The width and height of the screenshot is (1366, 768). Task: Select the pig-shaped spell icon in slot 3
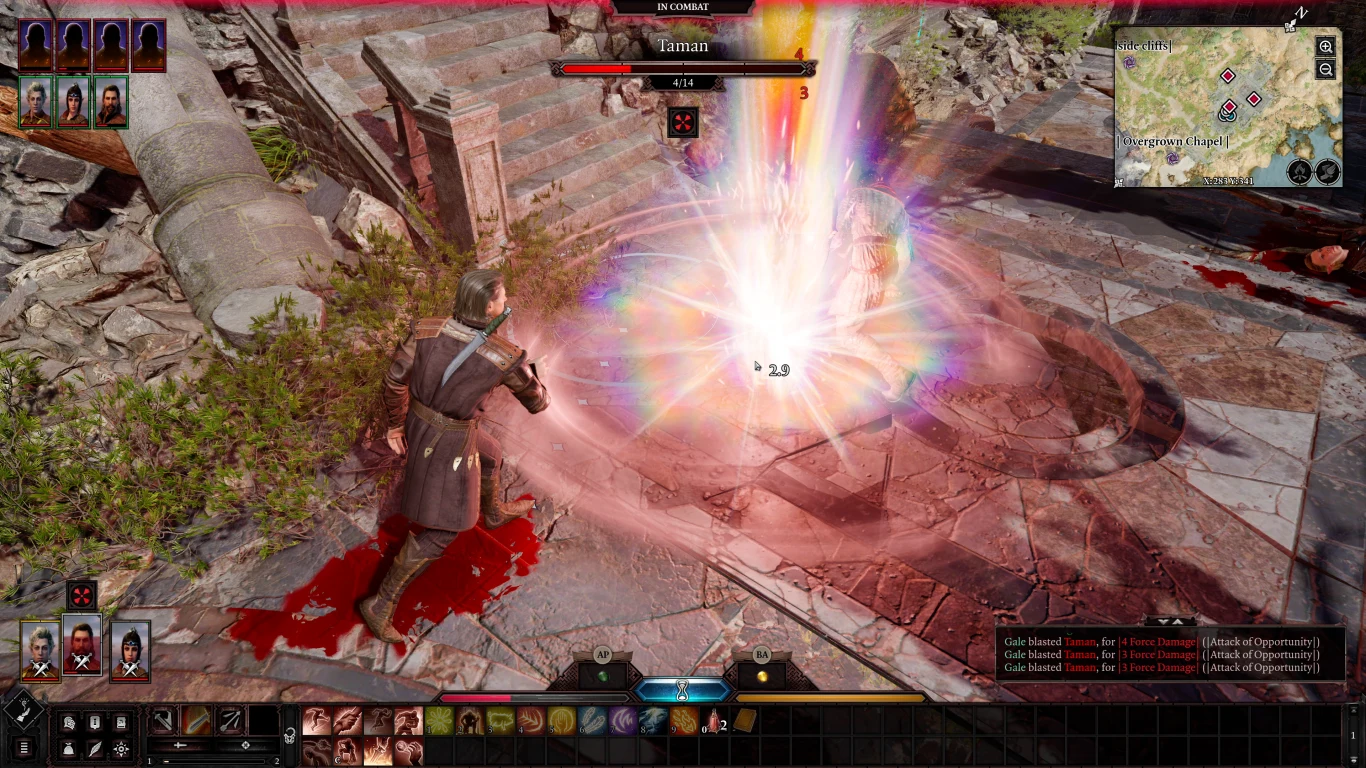500,720
